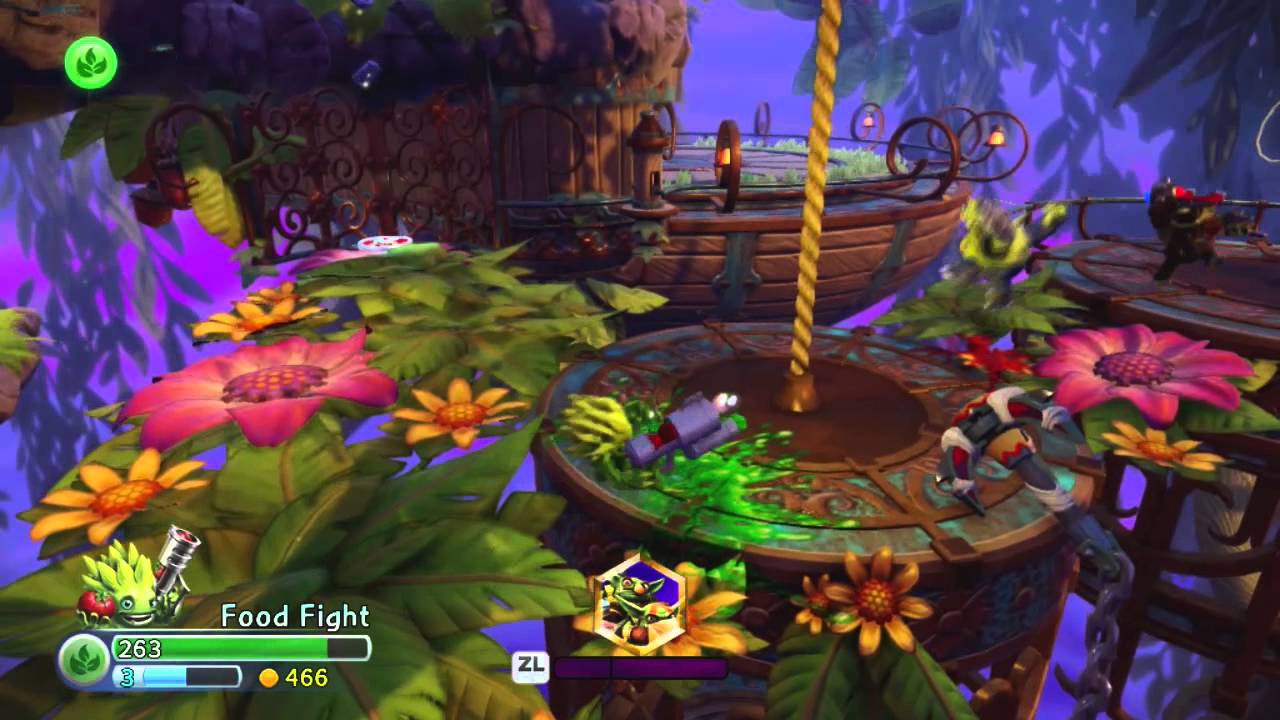Click the green health bar showing 263

point(240,647)
